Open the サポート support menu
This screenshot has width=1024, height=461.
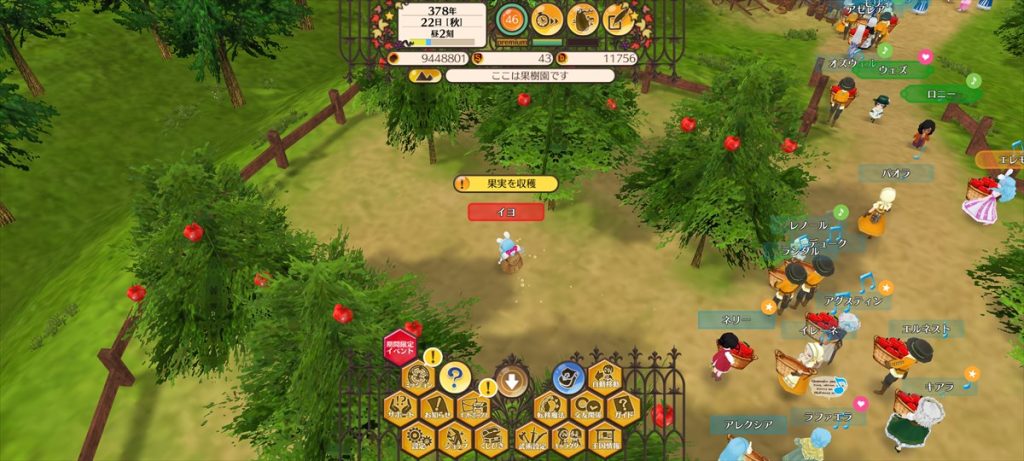click(x=400, y=408)
